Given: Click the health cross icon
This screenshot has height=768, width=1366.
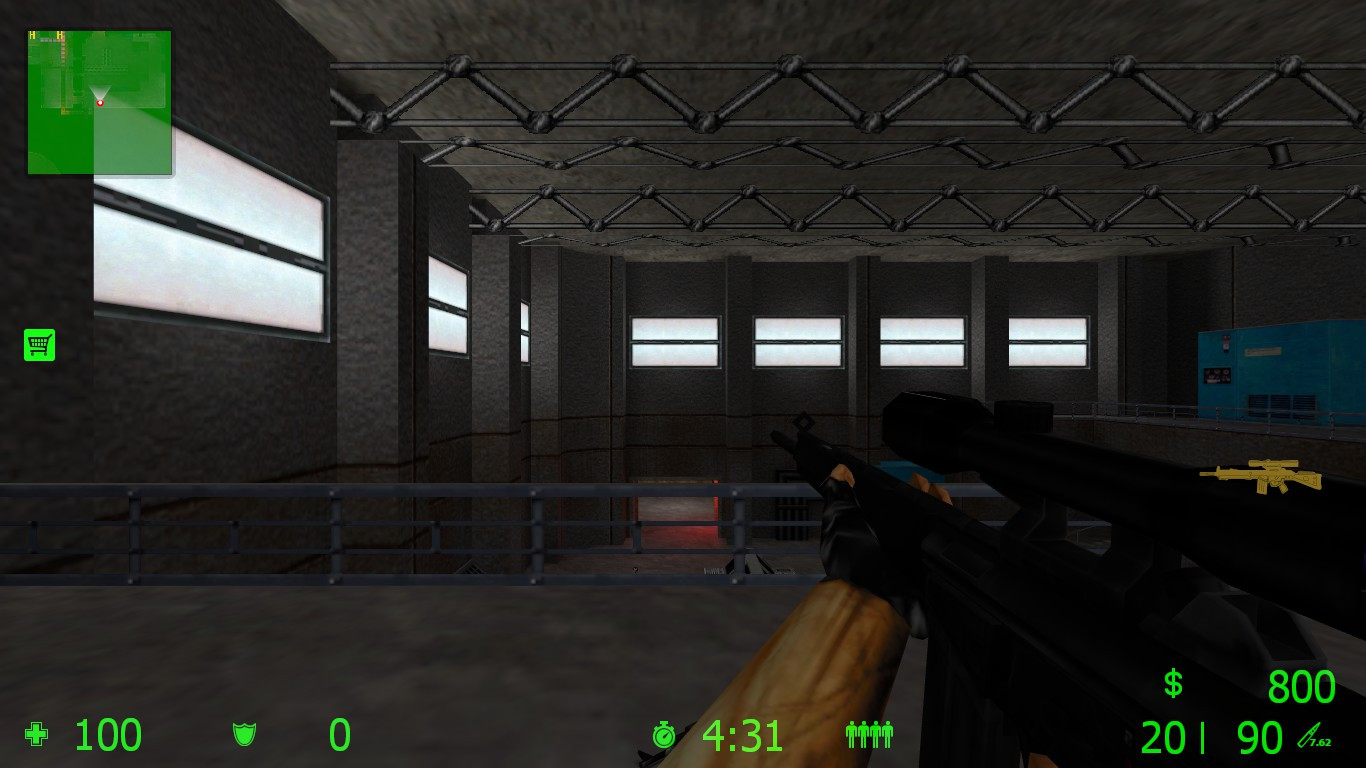Looking at the screenshot, I should [x=36, y=735].
